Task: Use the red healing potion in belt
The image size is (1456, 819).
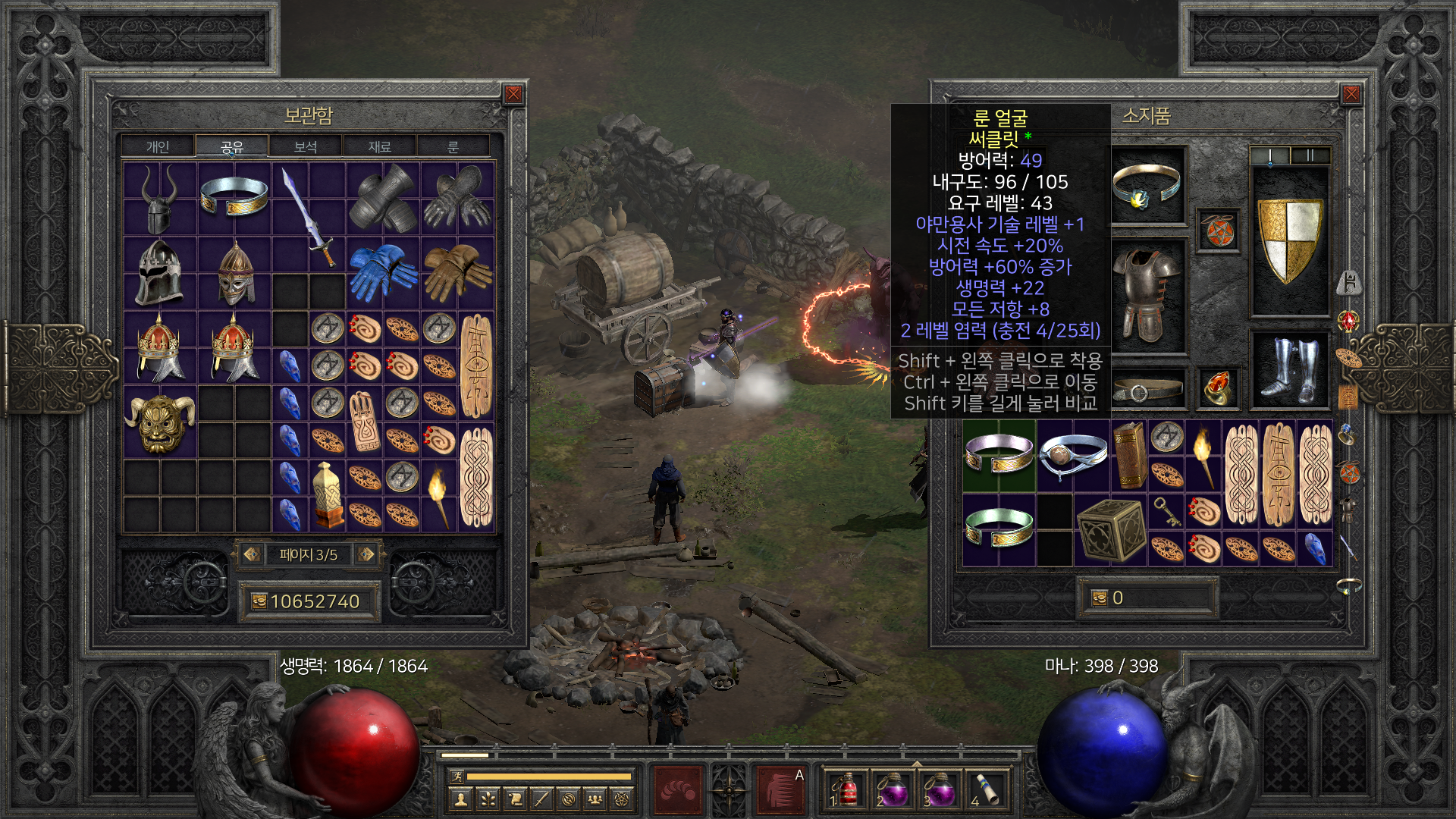Action: point(847,789)
